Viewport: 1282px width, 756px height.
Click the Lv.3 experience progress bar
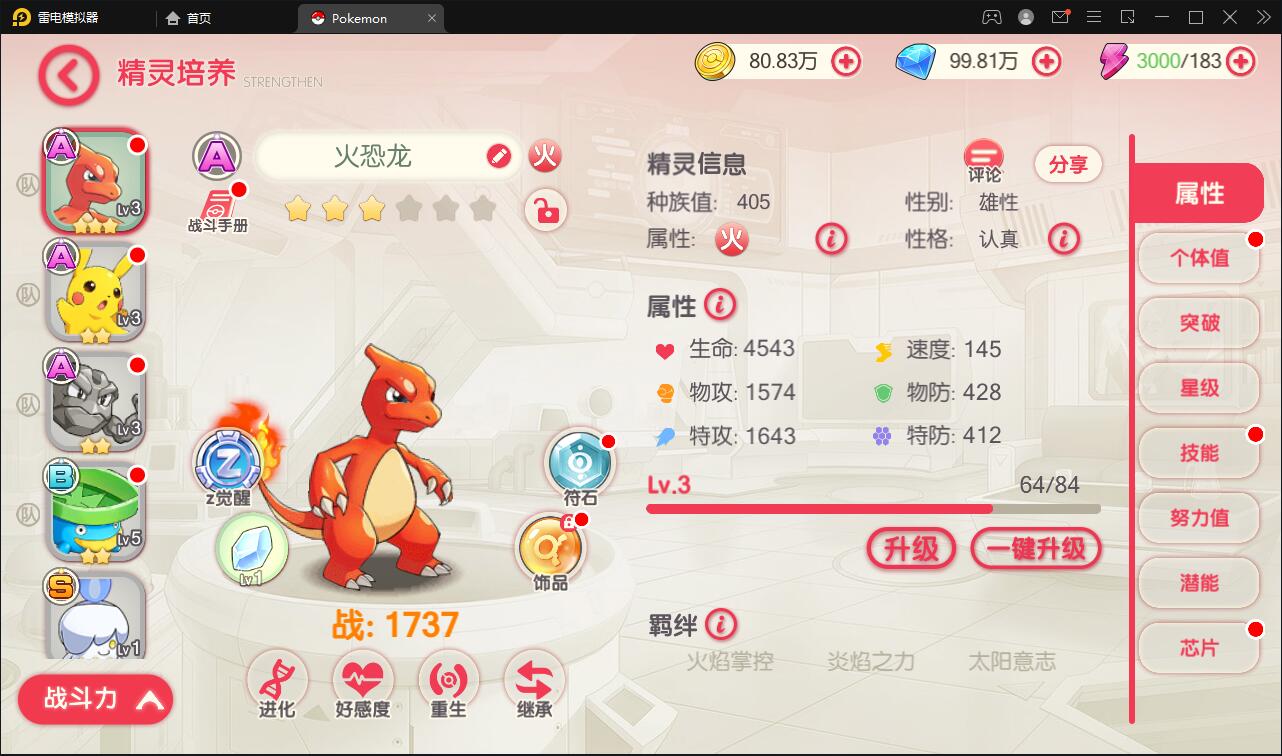coord(873,508)
